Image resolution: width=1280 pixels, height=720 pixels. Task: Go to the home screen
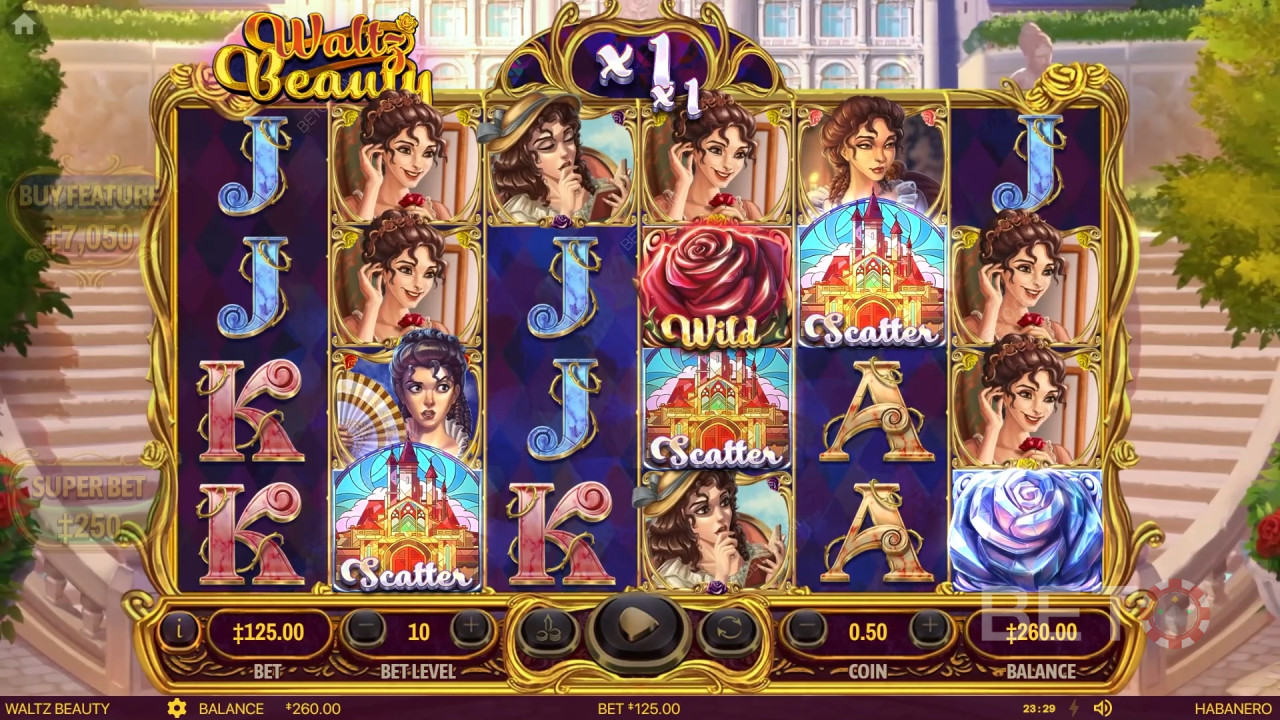click(24, 25)
